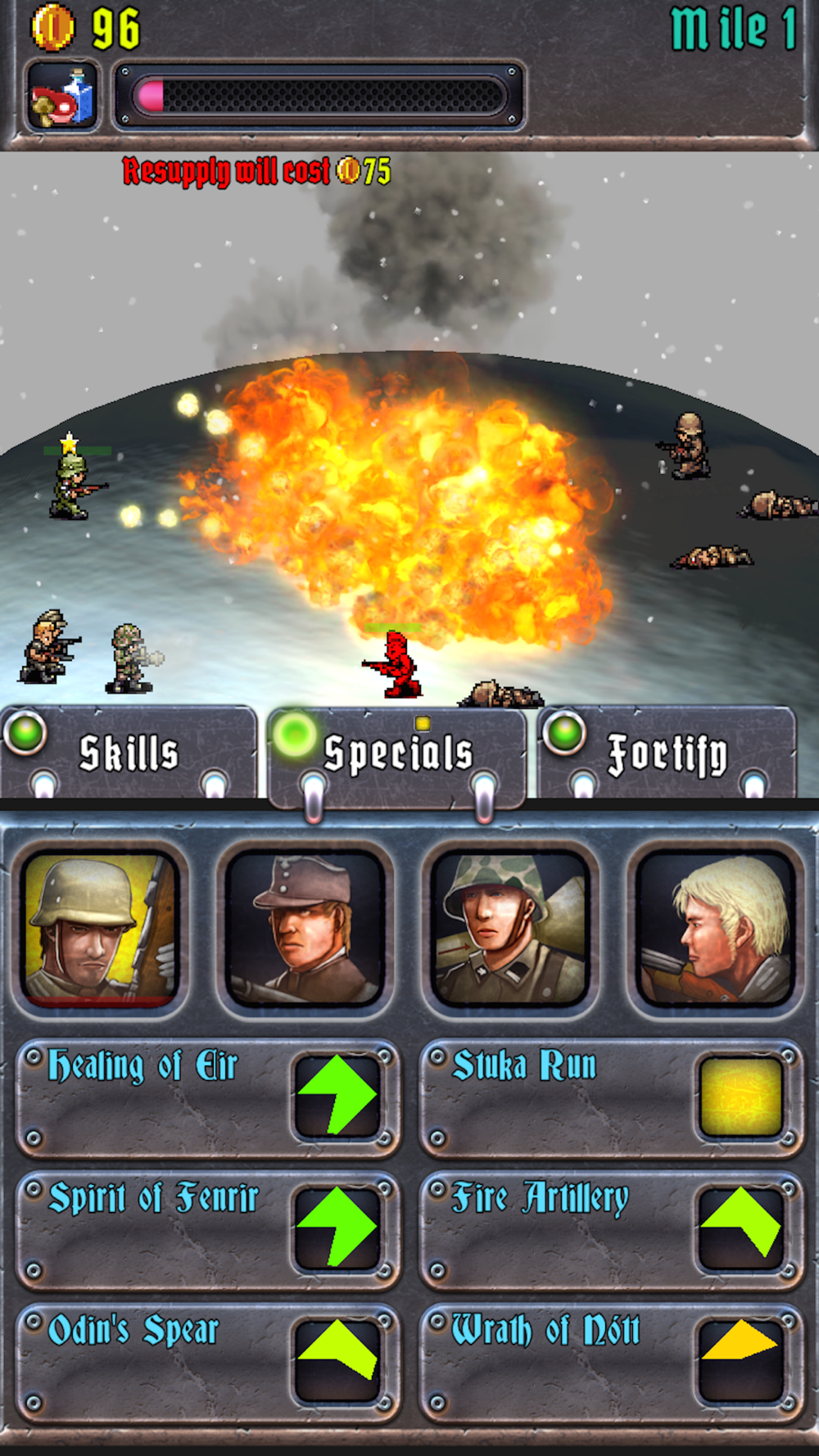The image size is (819, 1456).
Task: Use the Spirit of Fenrir special
Action: 208,1230
